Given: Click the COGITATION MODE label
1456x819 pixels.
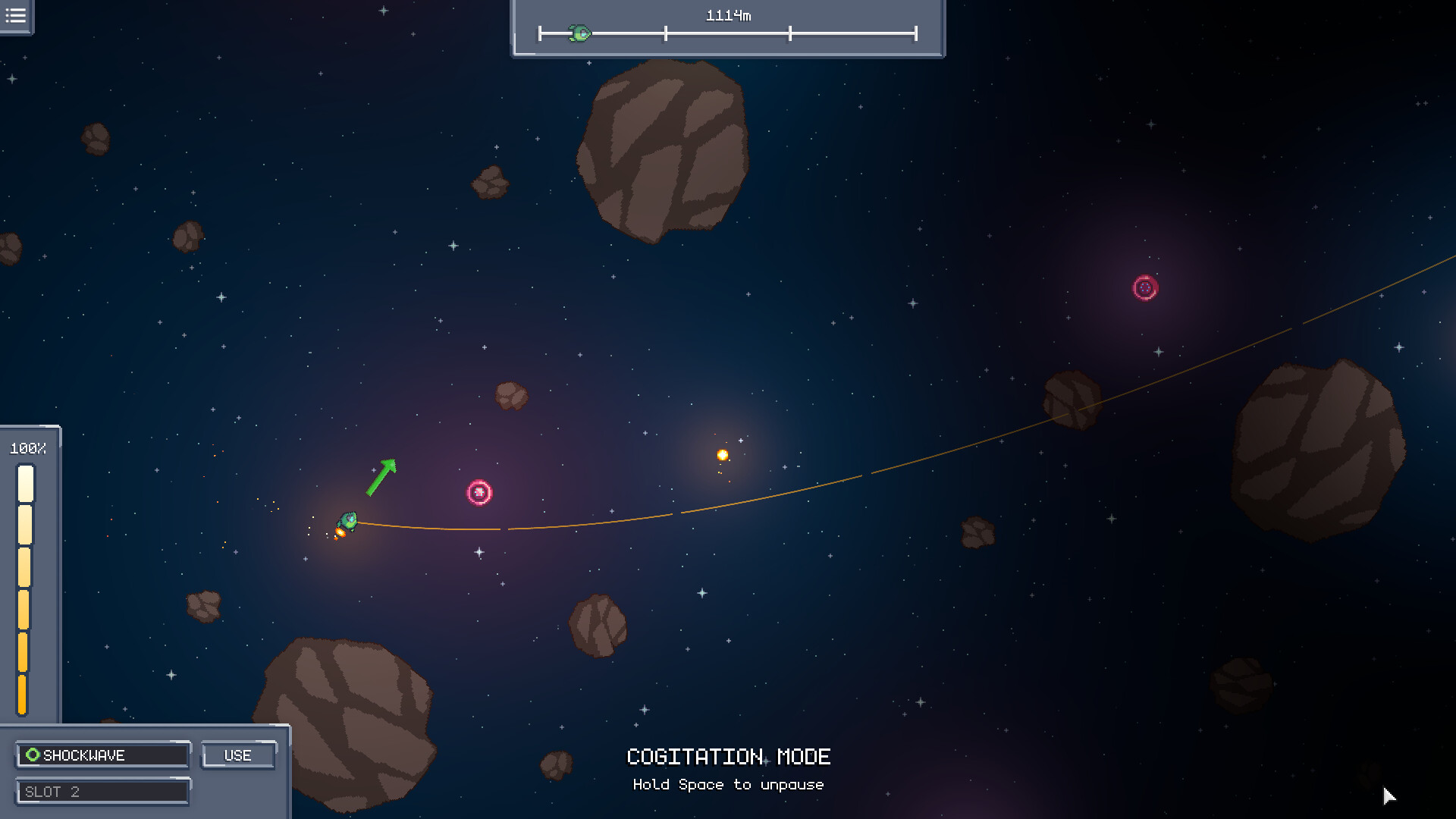Looking at the screenshot, I should (x=728, y=756).
